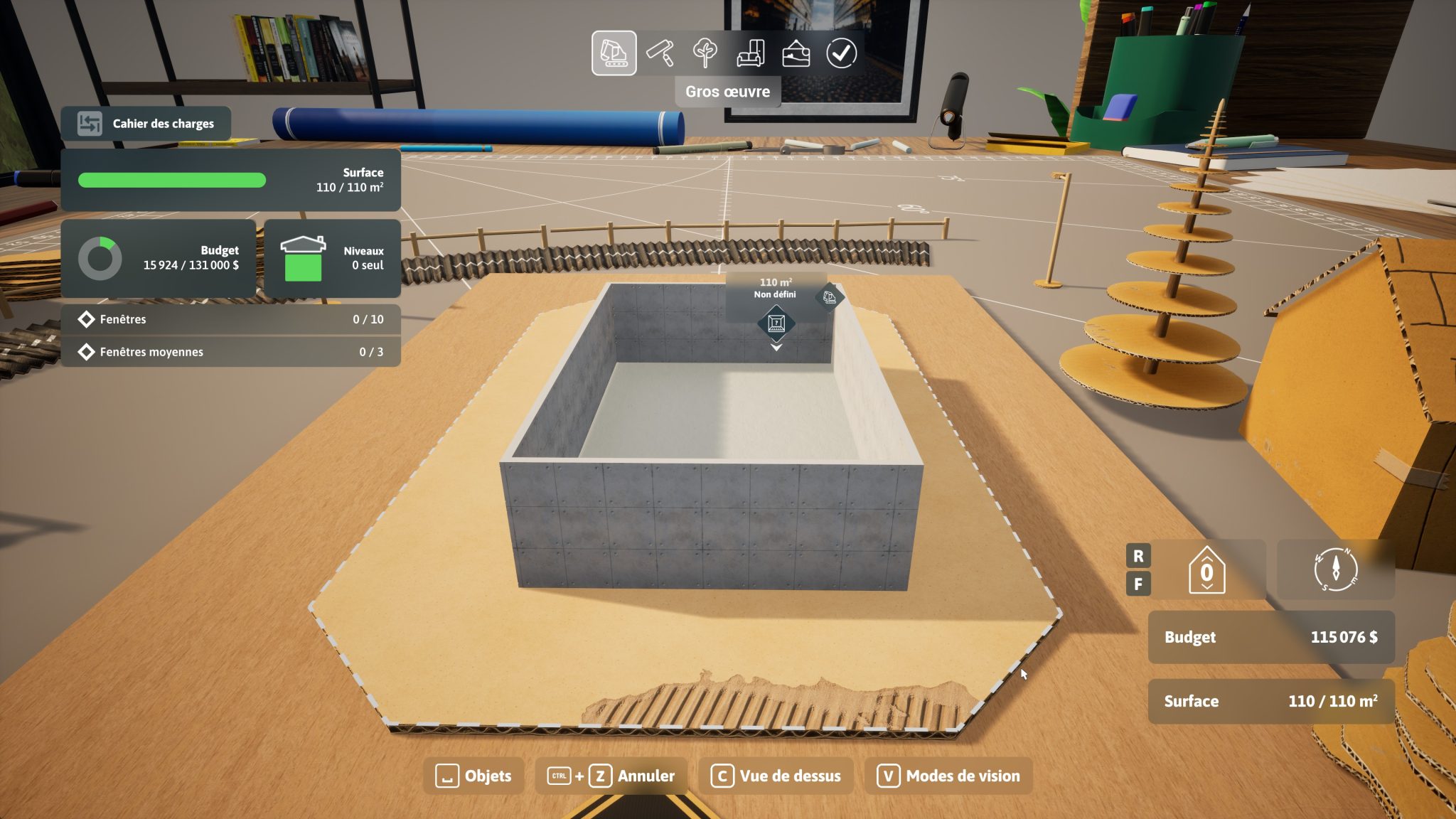Toggle top-down view with Vue de dessus
This screenshot has height=819, width=1456.
(776, 776)
